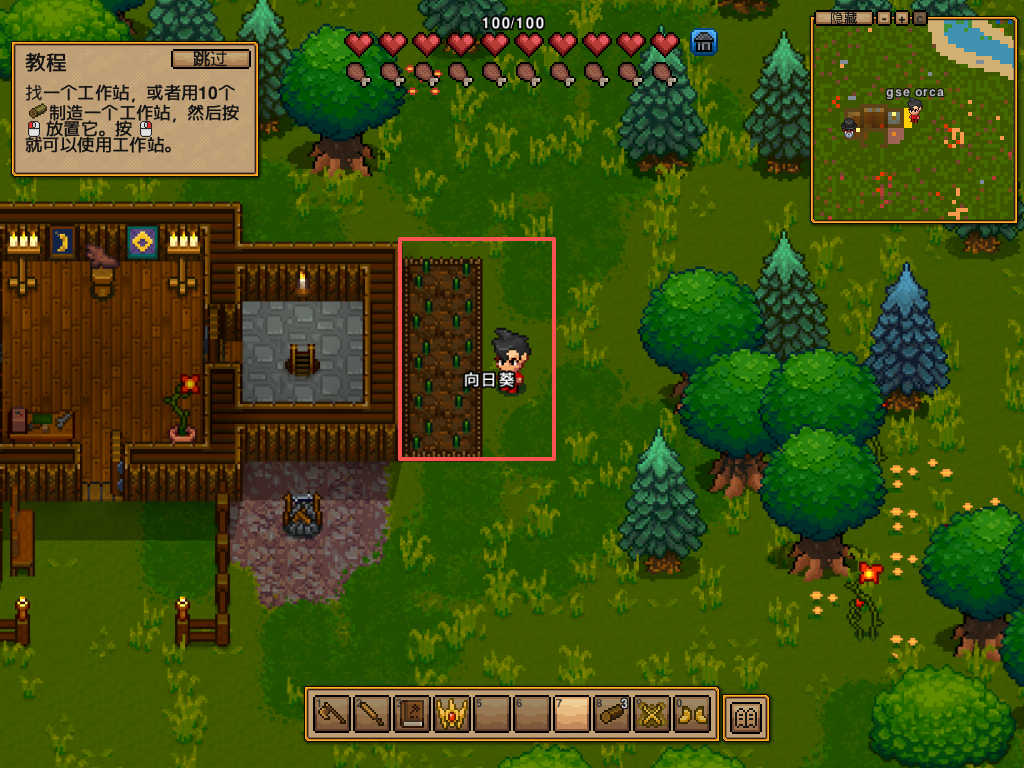Zoom out the minimap with the minus button
Viewport: 1024px width, 768px height.
(x=884, y=18)
